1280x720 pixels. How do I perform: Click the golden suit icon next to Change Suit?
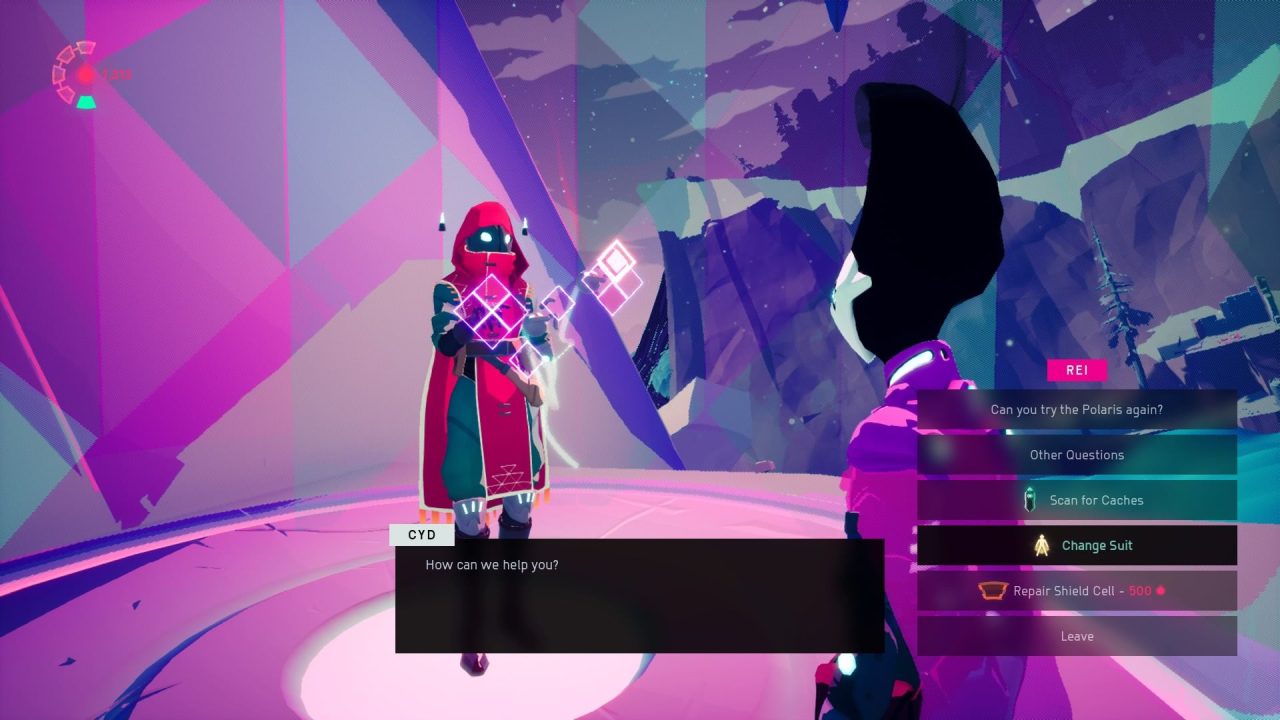pos(1042,544)
